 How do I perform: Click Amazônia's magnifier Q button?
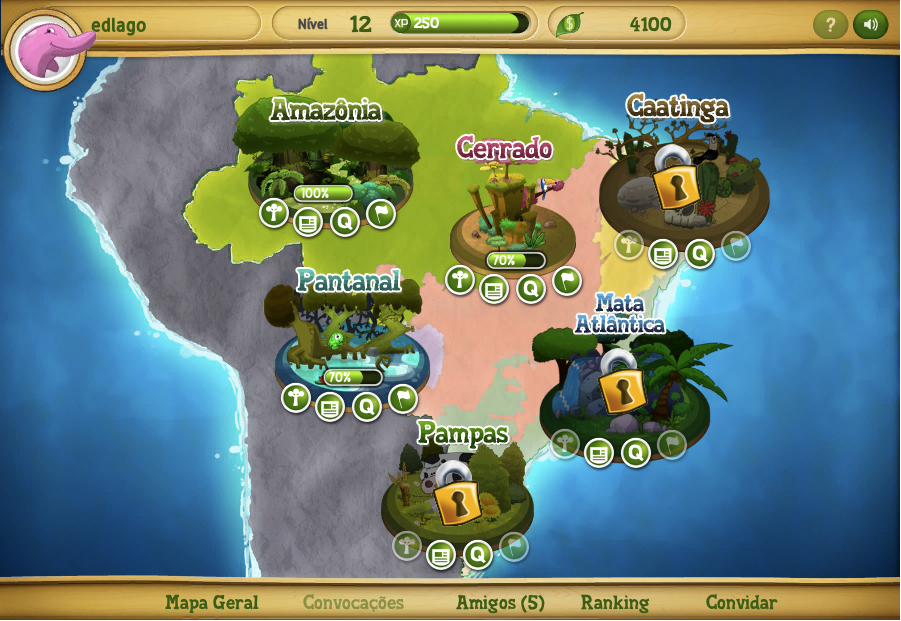[345, 221]
